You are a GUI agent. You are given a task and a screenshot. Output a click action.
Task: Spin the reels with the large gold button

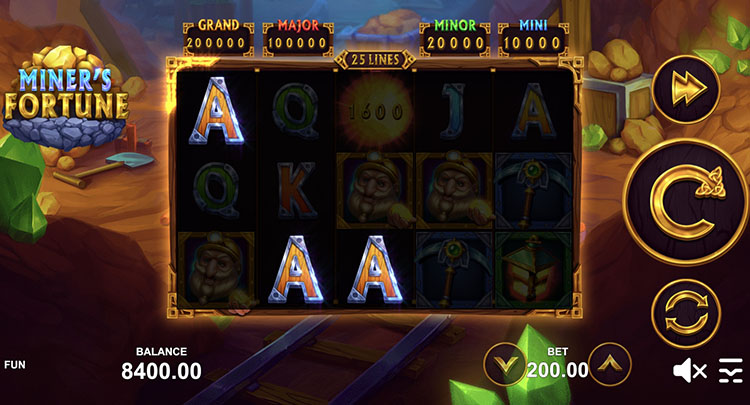pyautogui.click(x=685, y=202)
